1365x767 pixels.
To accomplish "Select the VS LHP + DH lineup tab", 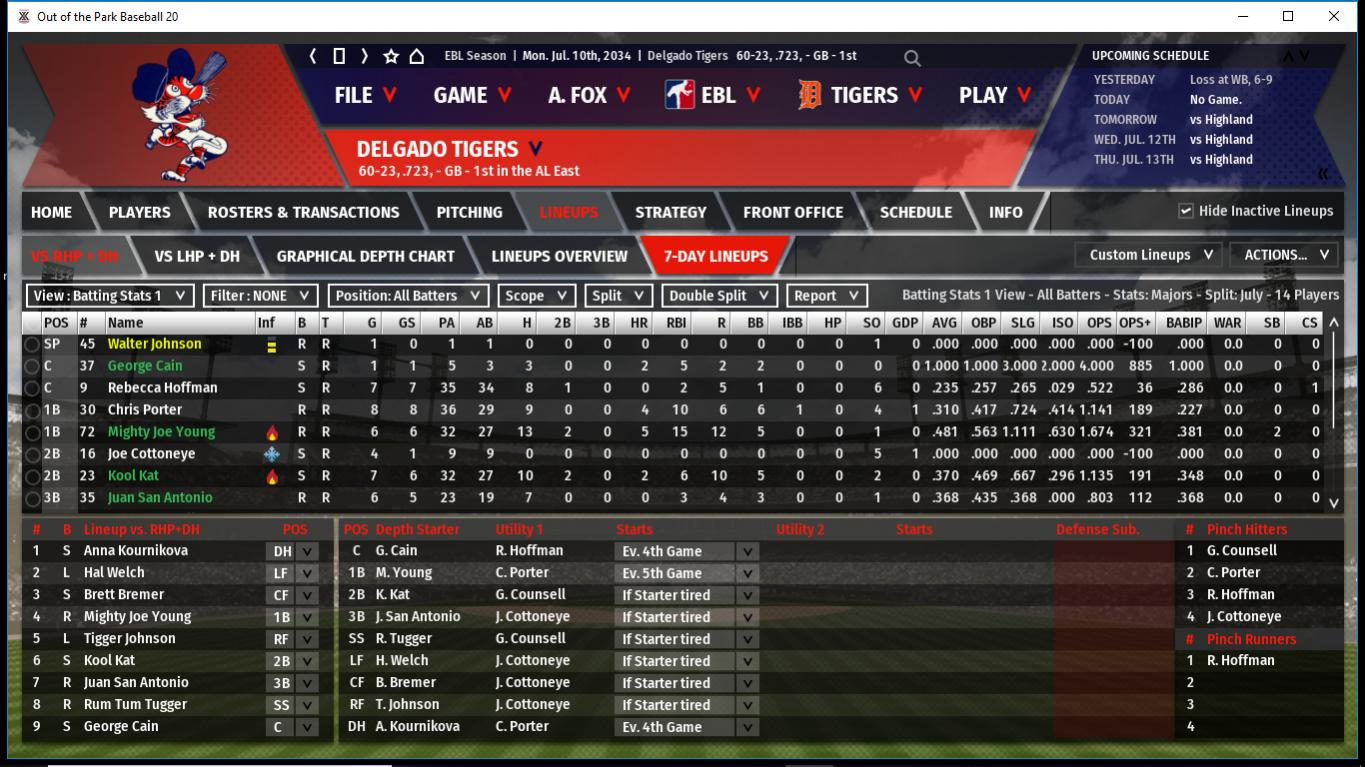I will point(197,256).
